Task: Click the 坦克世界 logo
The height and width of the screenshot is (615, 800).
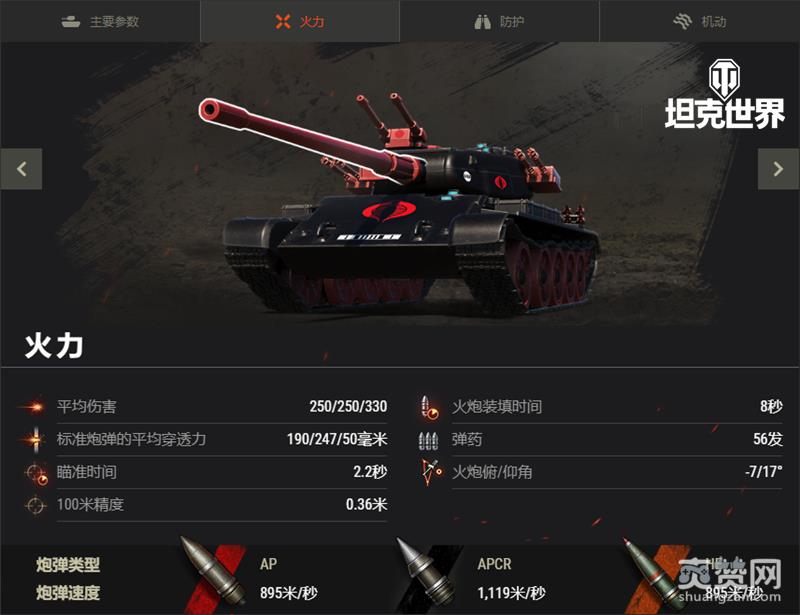Action: [725, 96]
